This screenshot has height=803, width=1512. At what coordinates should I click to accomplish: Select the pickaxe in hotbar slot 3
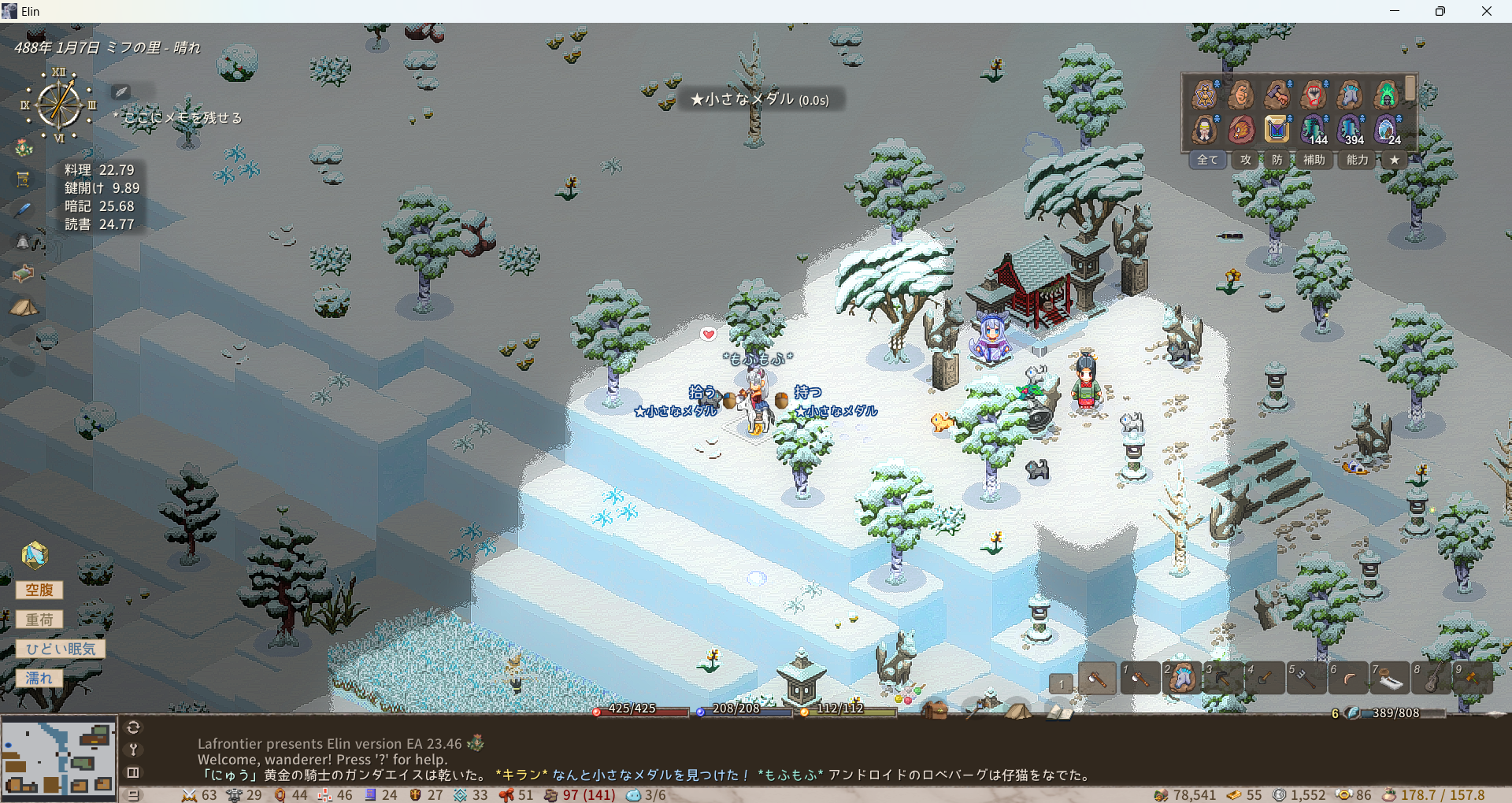pyautogui.click(x=1221, y=678)
